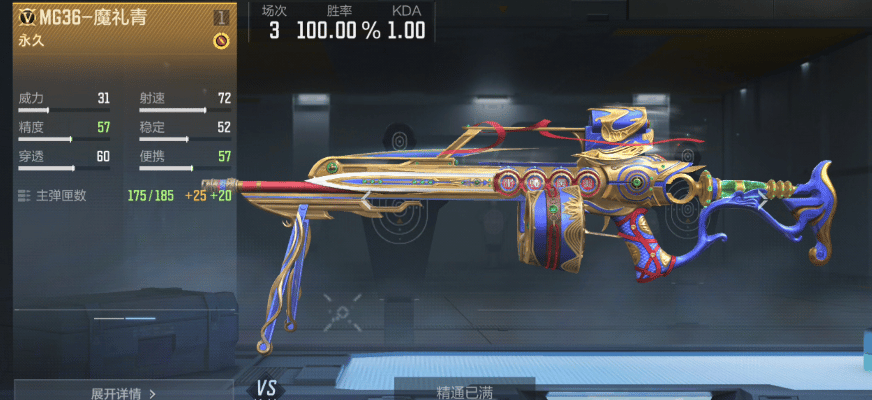Open the VS weapon comparison
The image size is (872, 400).
click(266, 389)
